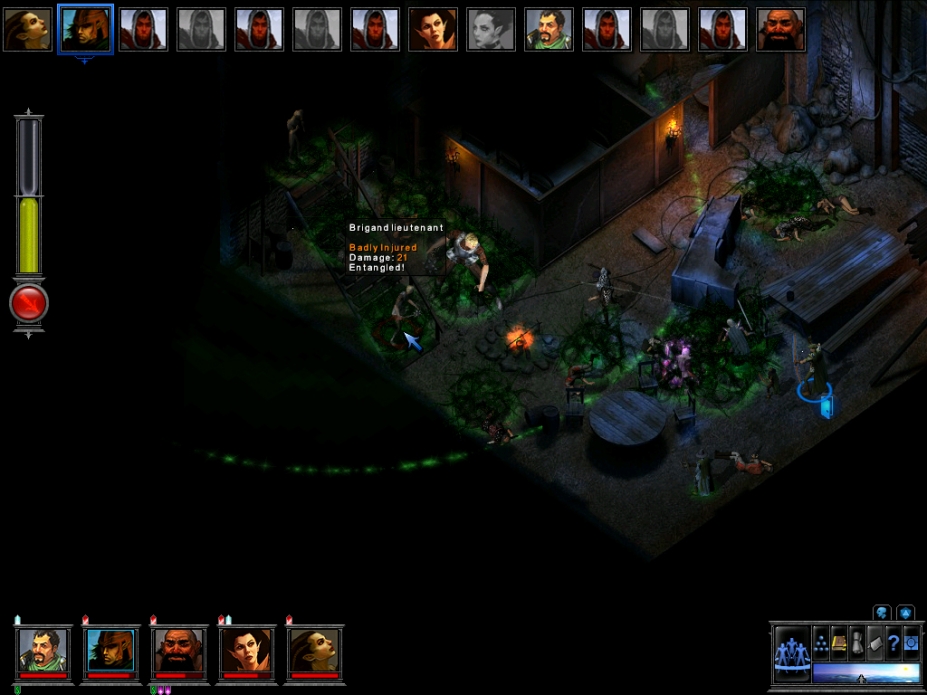Select the highlighted helmeted ranger turn portrait
This screenshot has width=927, height=695.
pos(85,29)
